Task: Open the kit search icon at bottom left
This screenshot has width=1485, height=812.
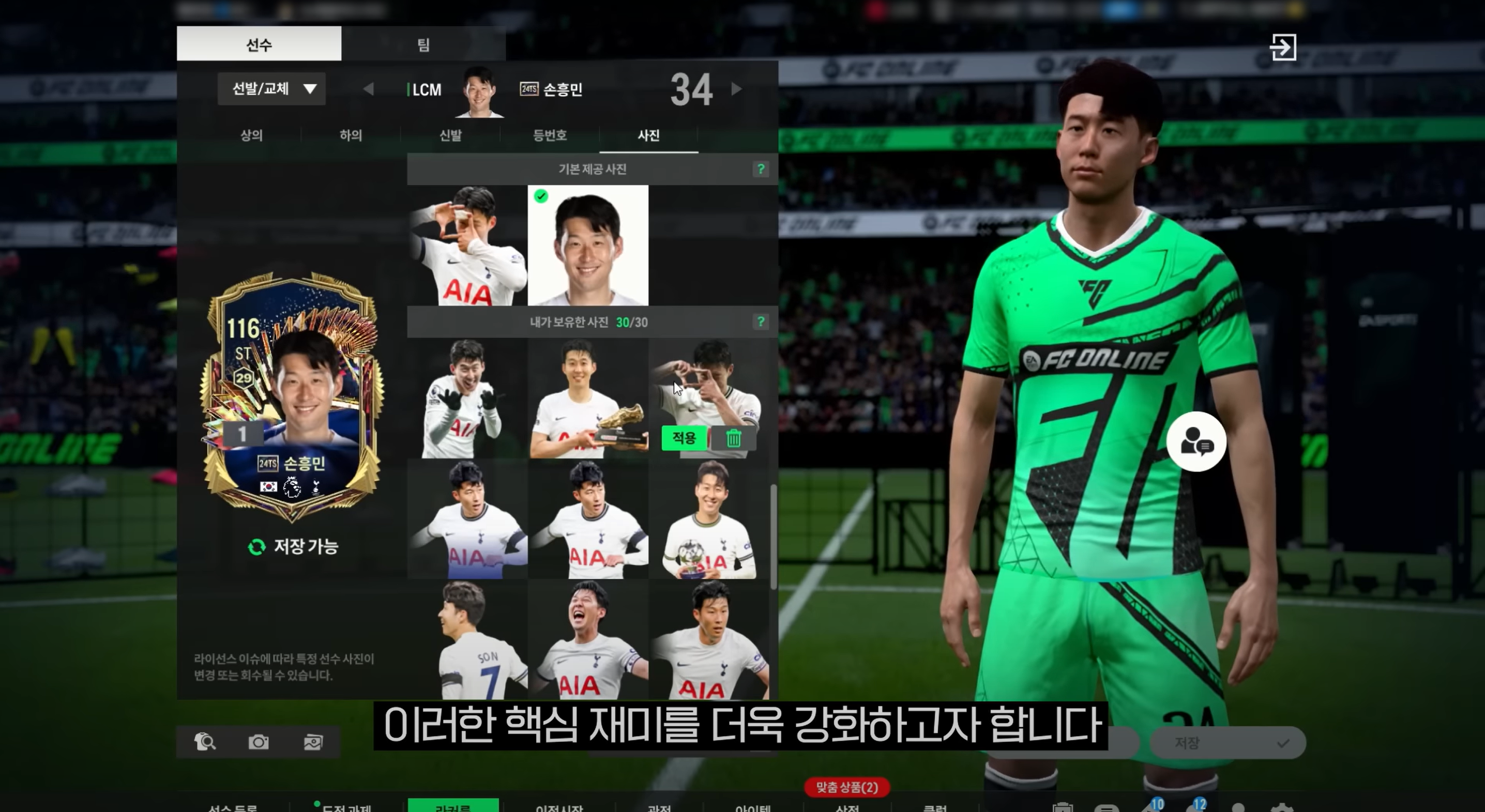Action: coord(206,742)
